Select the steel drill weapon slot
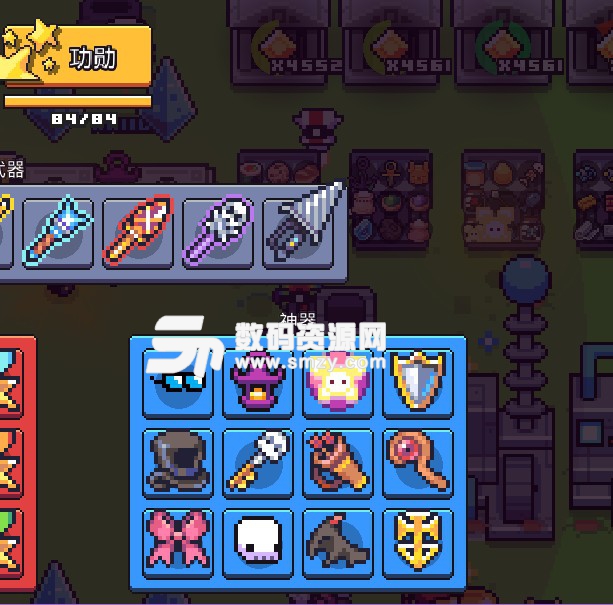Screen dimensions: 613x605 click(303, 230)
